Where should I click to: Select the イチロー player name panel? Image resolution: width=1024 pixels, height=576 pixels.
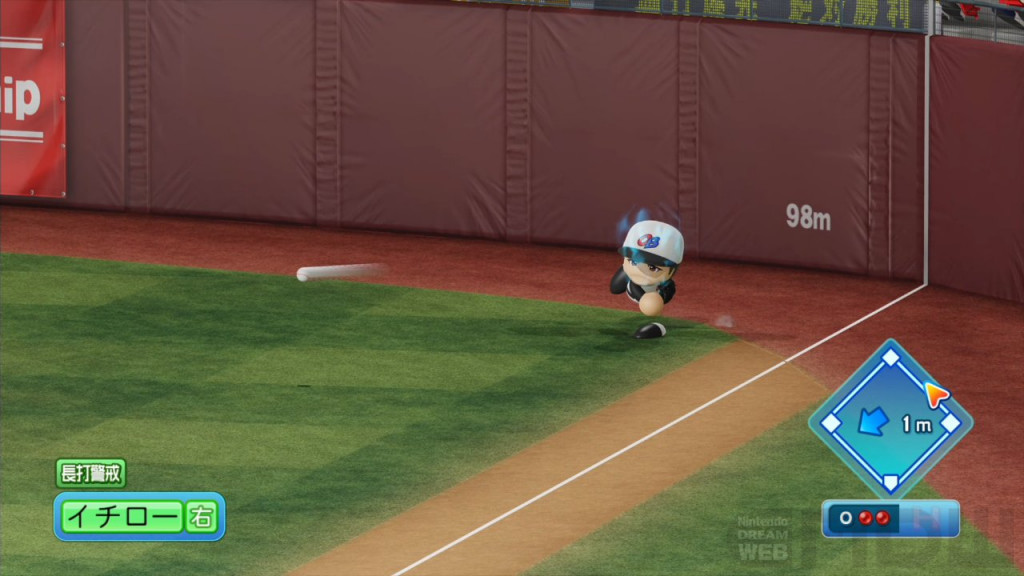[122, 516]
